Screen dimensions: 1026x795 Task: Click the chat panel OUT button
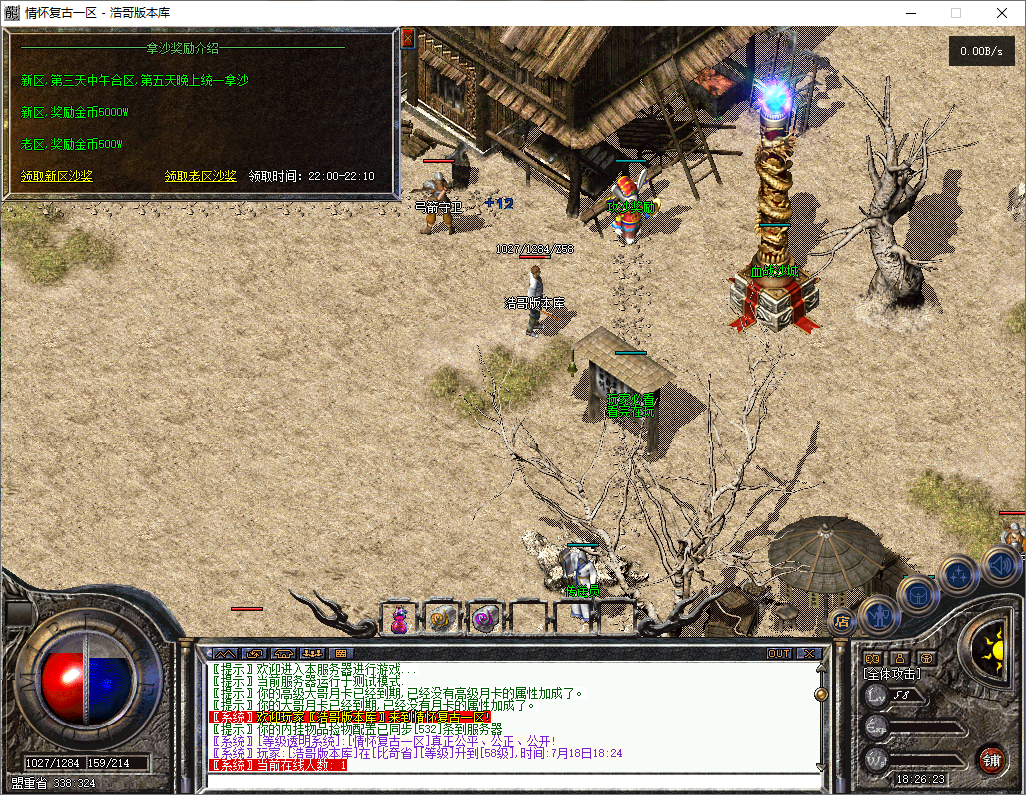(778, 653)
